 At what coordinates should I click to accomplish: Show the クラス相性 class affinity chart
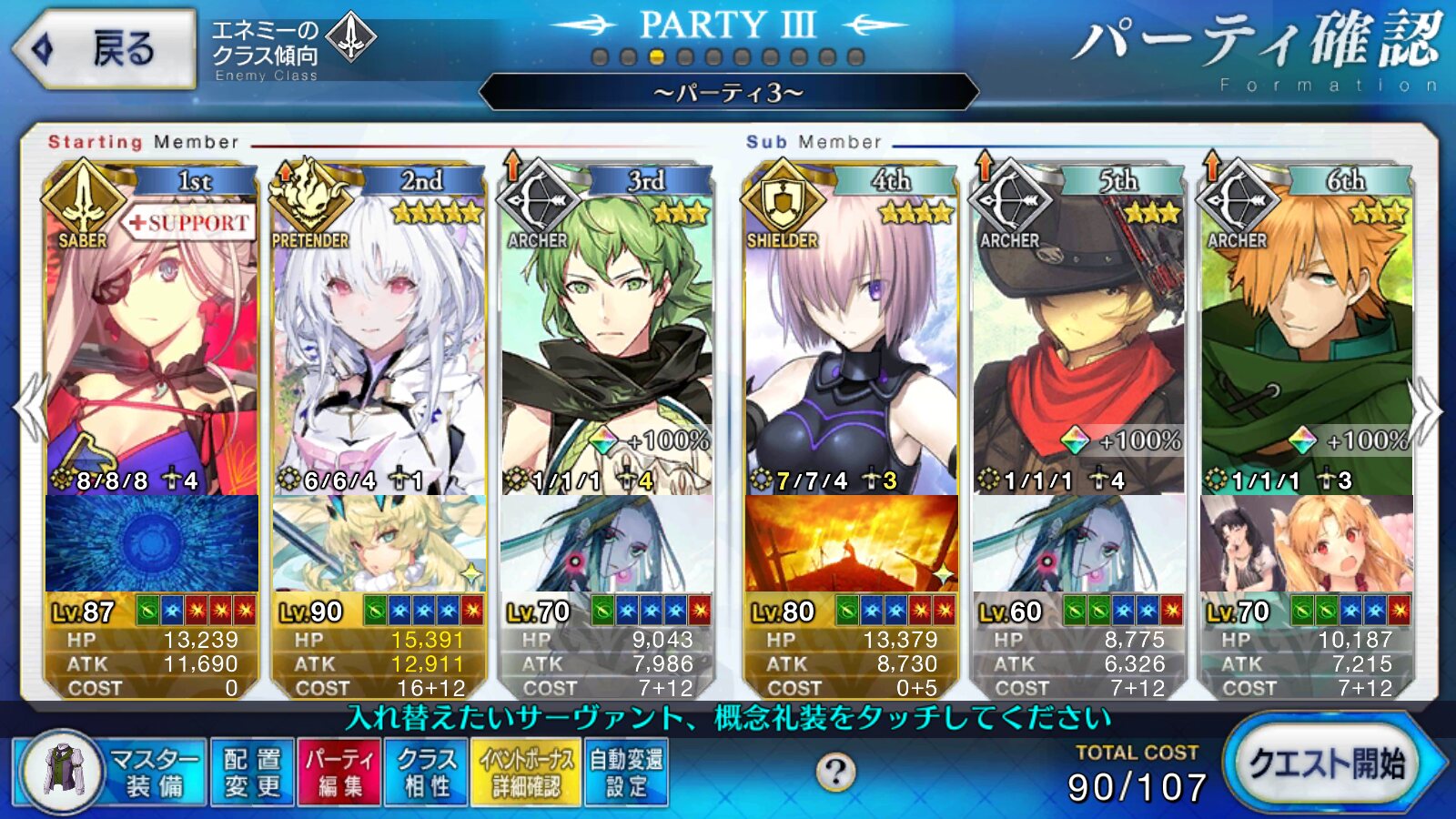tap(427, 772)
